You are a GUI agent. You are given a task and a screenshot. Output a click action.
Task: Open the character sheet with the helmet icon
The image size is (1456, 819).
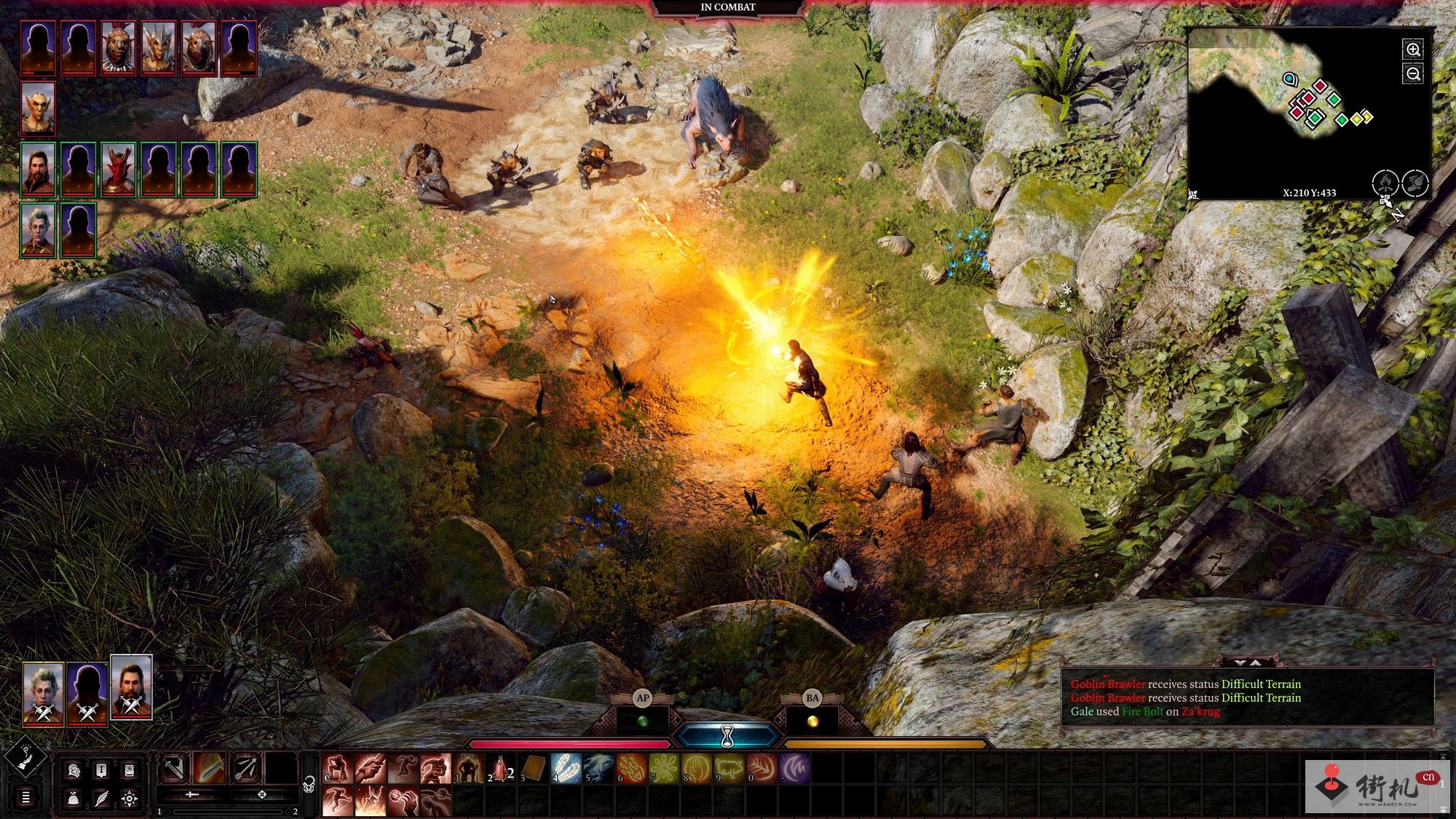tap(74, 770)
